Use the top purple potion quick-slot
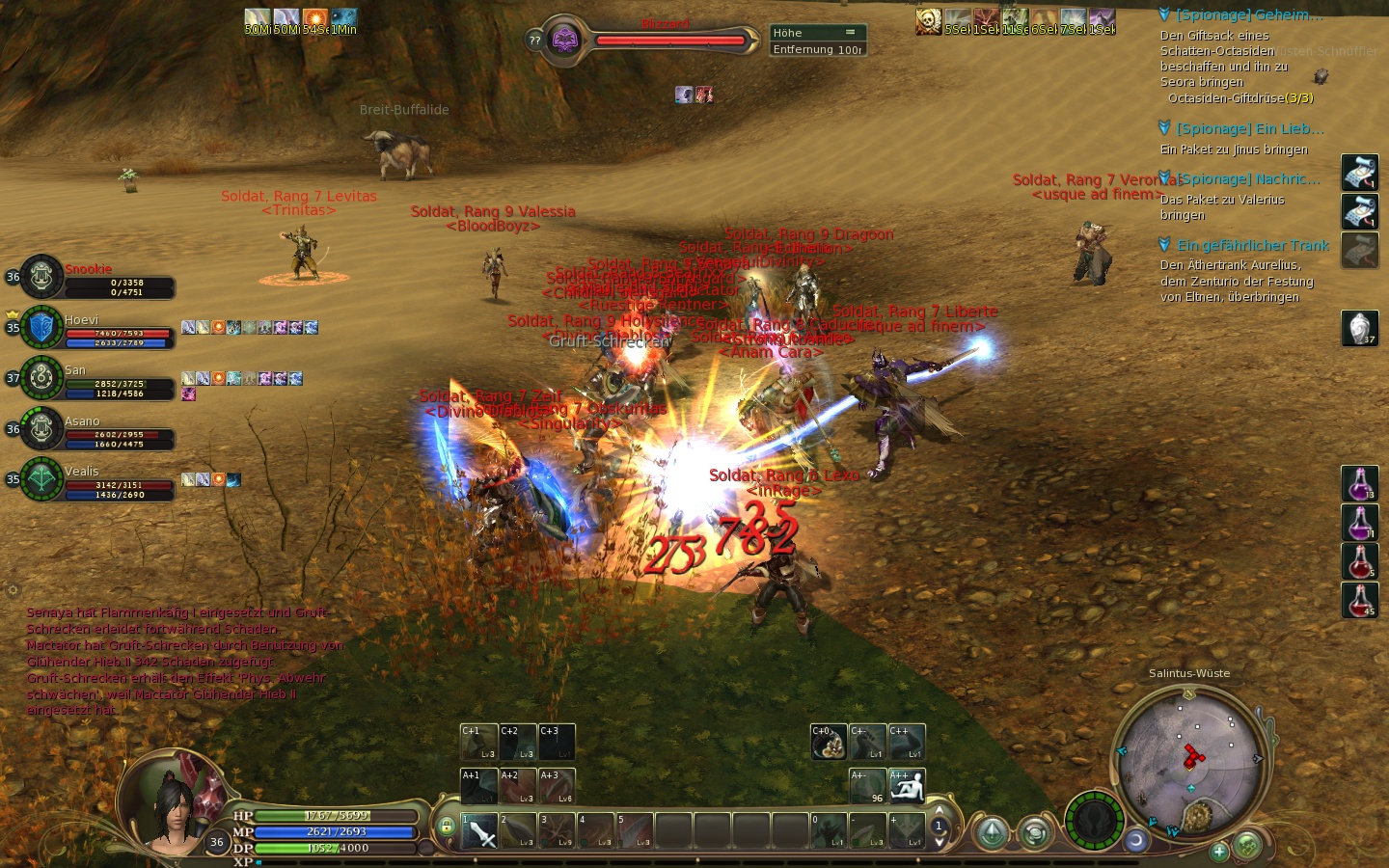This screenshot has height=868, width=1389. click(1359, 483)
